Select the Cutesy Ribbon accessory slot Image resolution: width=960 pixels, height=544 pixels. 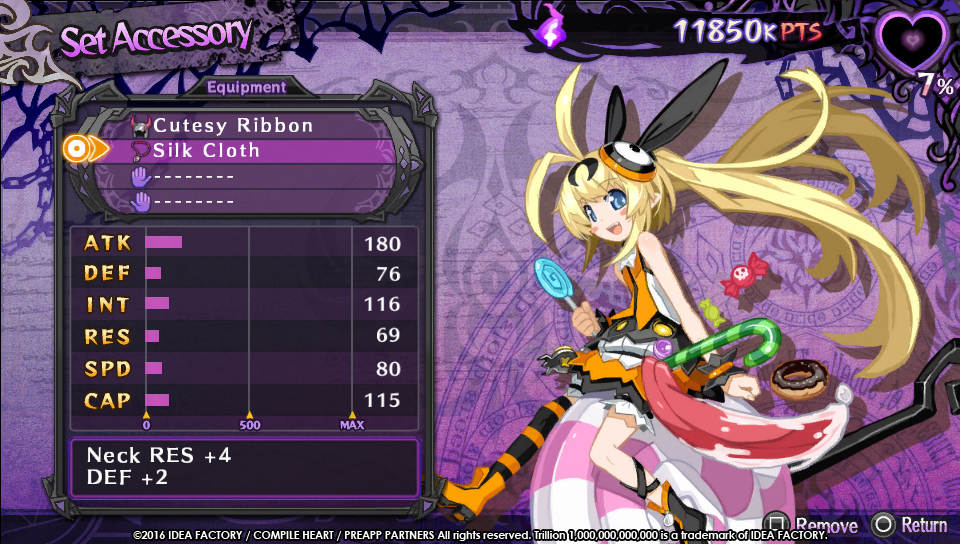233,126
